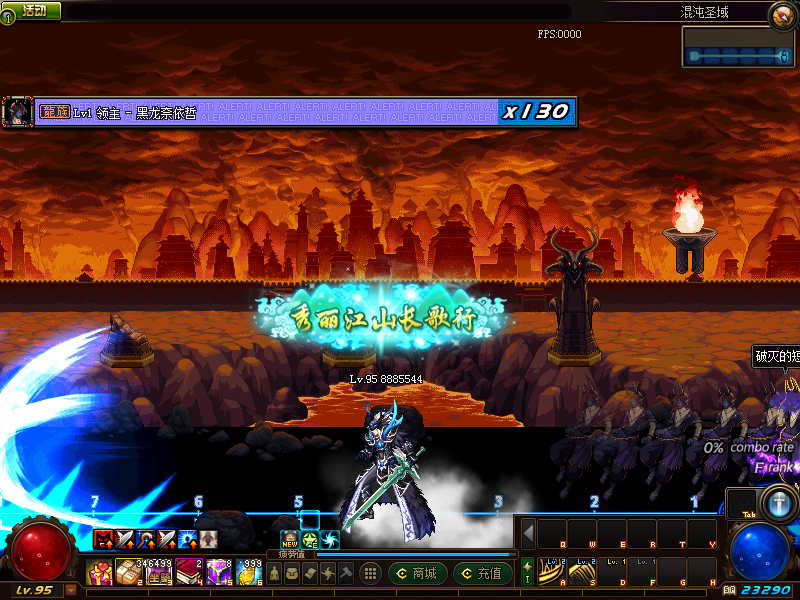This screenshot has width=800, height=600.
Task: Open the 充值 recharge page
Action: [482, 573]
